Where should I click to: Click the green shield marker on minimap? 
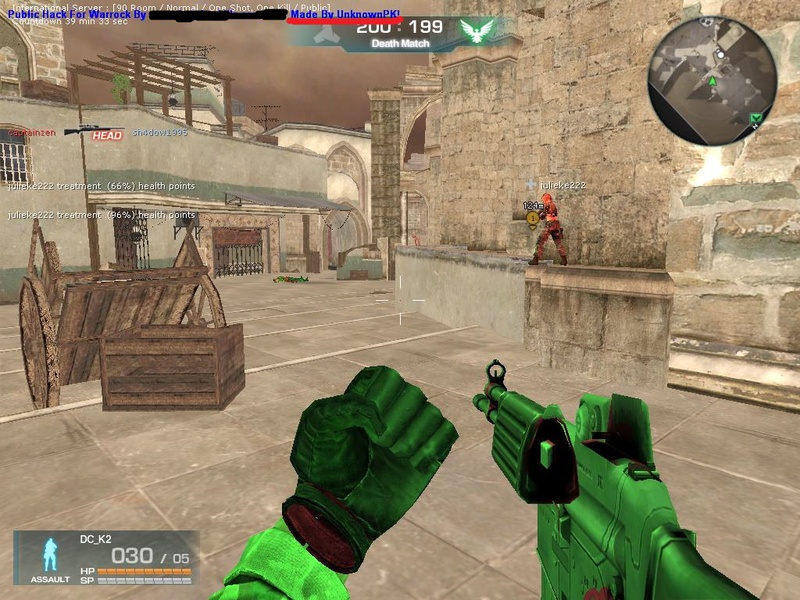point(757,119)
